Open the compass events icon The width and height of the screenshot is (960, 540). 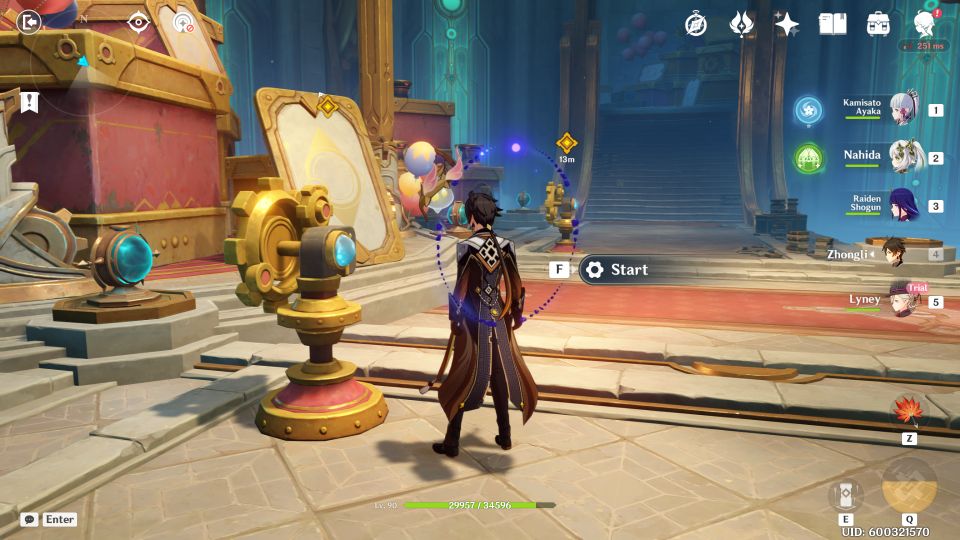tap(696, 24)
